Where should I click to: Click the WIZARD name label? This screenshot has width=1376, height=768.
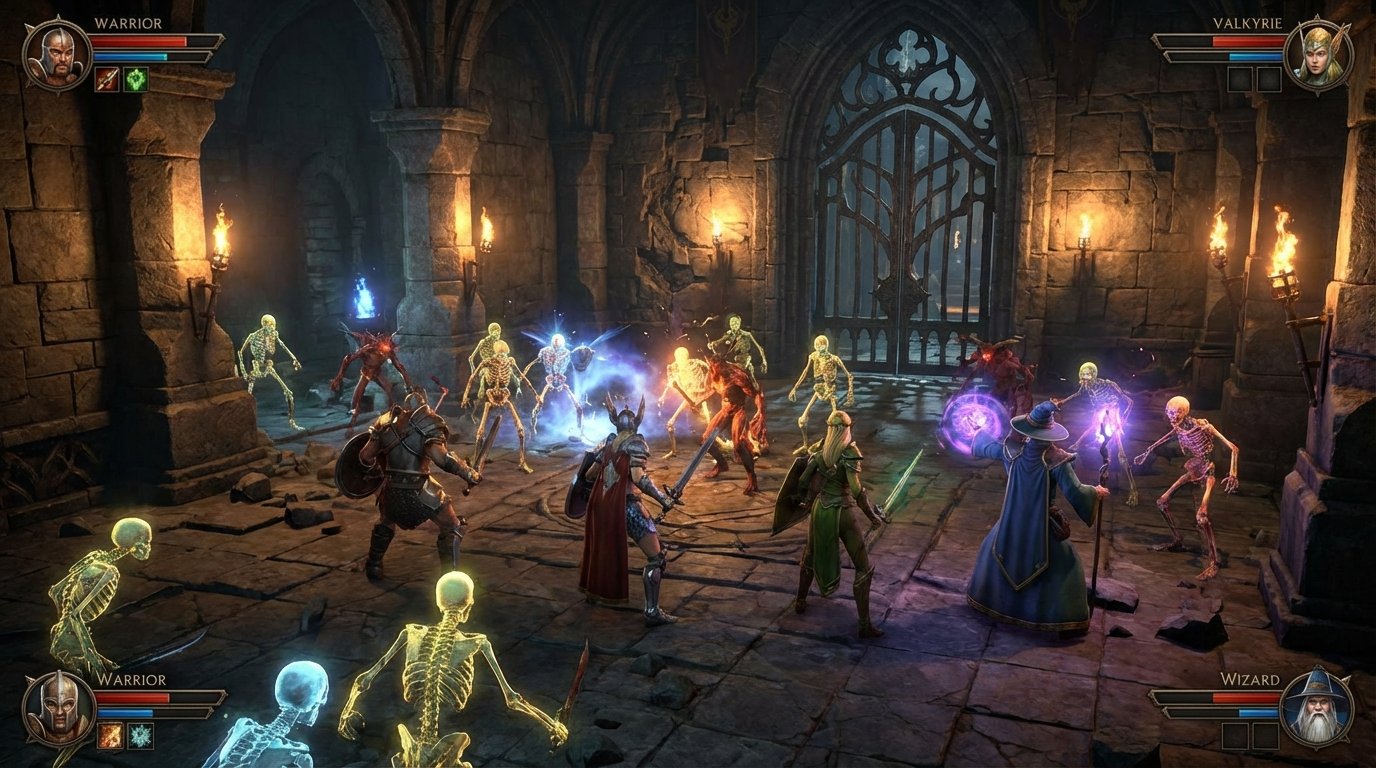tap(1250, 677)
